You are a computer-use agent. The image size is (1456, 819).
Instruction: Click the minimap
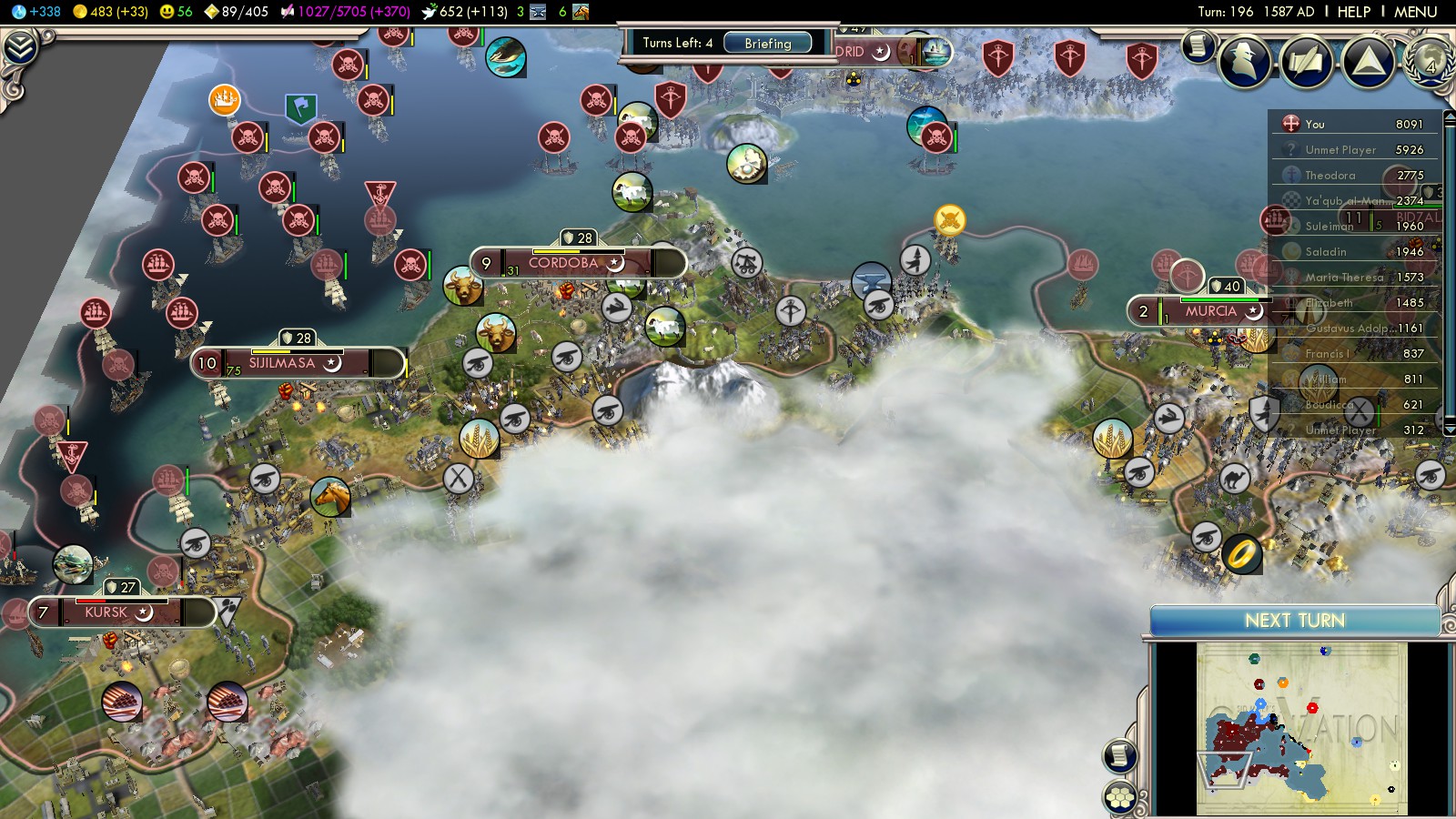coord(1301,728)
